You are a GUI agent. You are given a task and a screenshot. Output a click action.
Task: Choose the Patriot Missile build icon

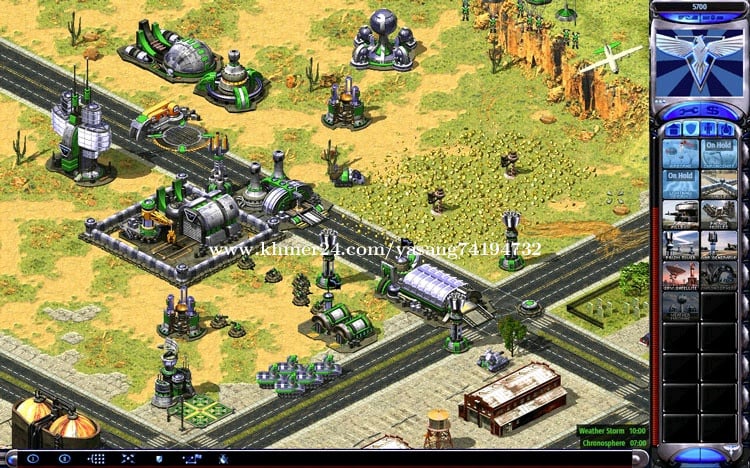pos(717,216)
